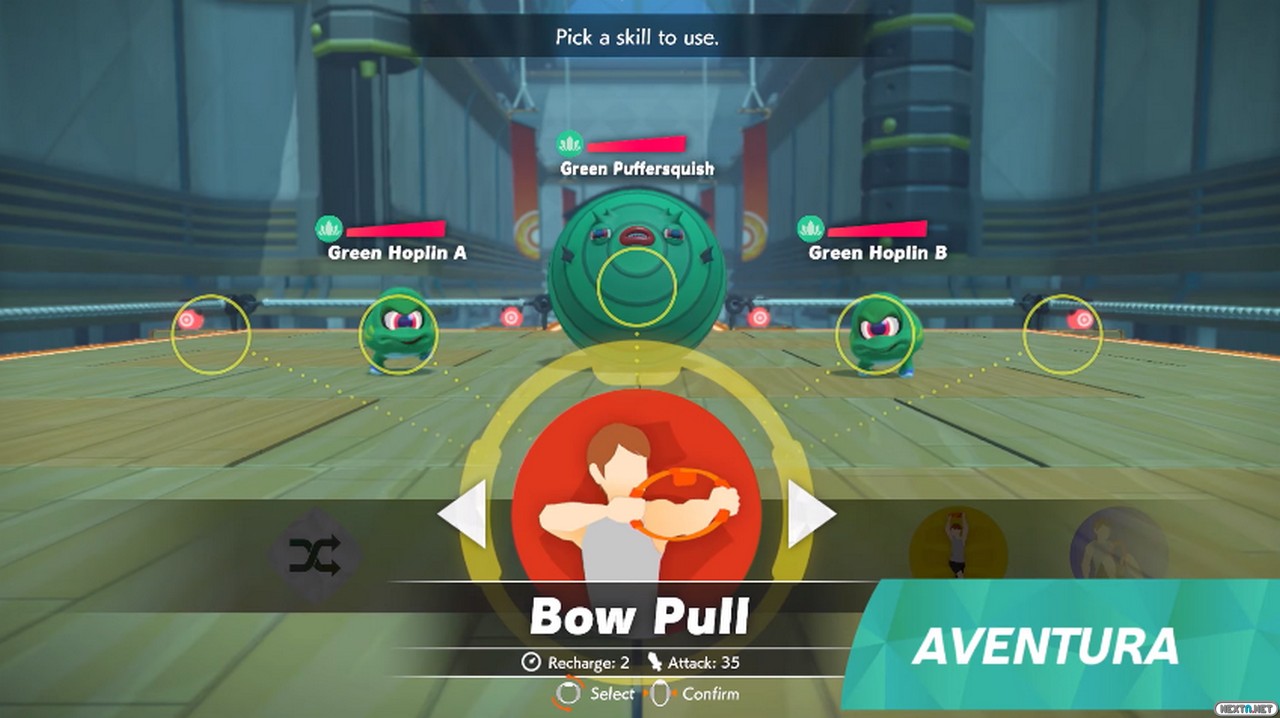Screen dimensions: 1280x718
Task: Choose the shuffle arrows icon
Action: (x=314, y=555)
